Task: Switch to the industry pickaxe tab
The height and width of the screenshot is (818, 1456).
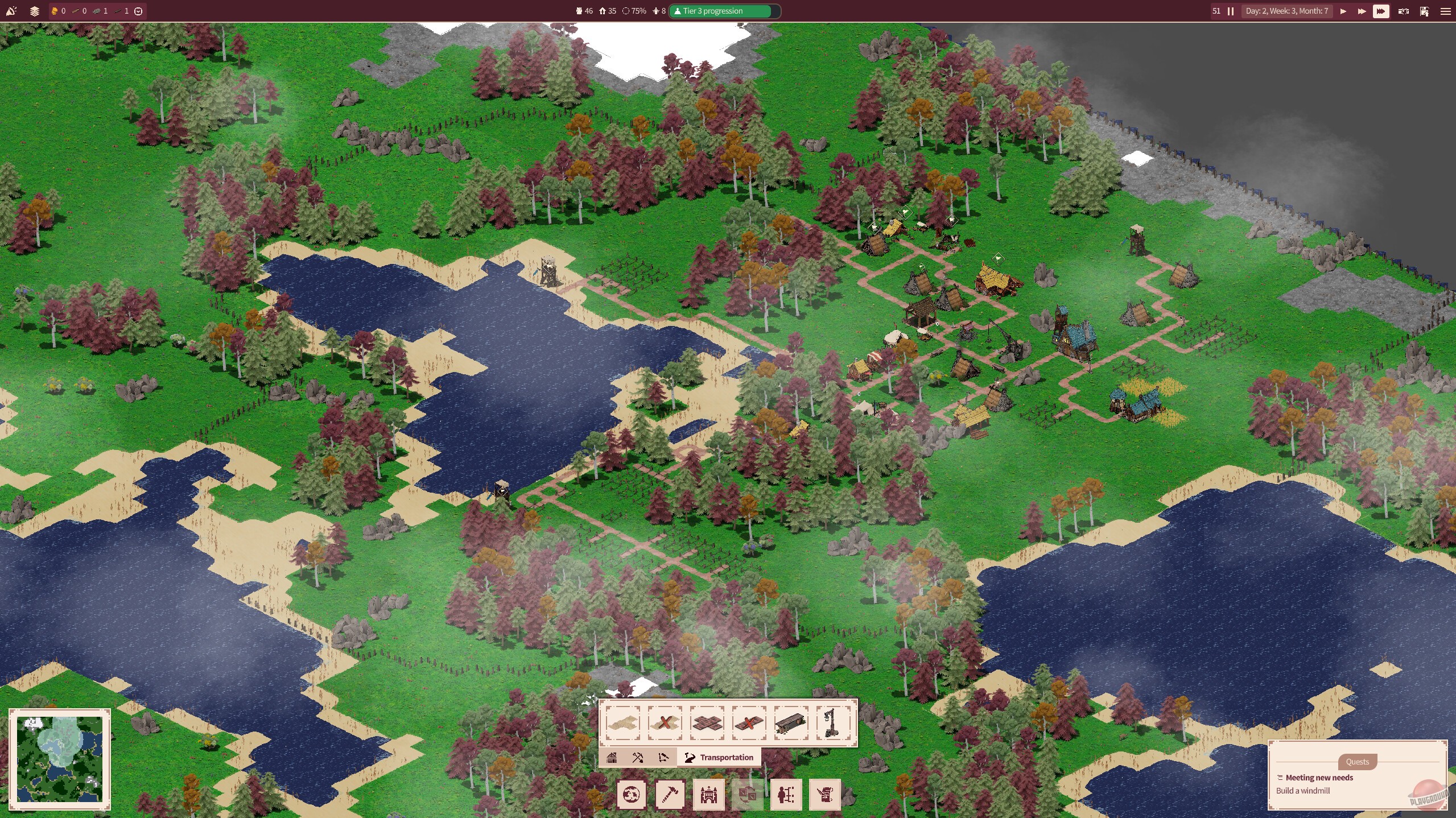Action: 638,757
